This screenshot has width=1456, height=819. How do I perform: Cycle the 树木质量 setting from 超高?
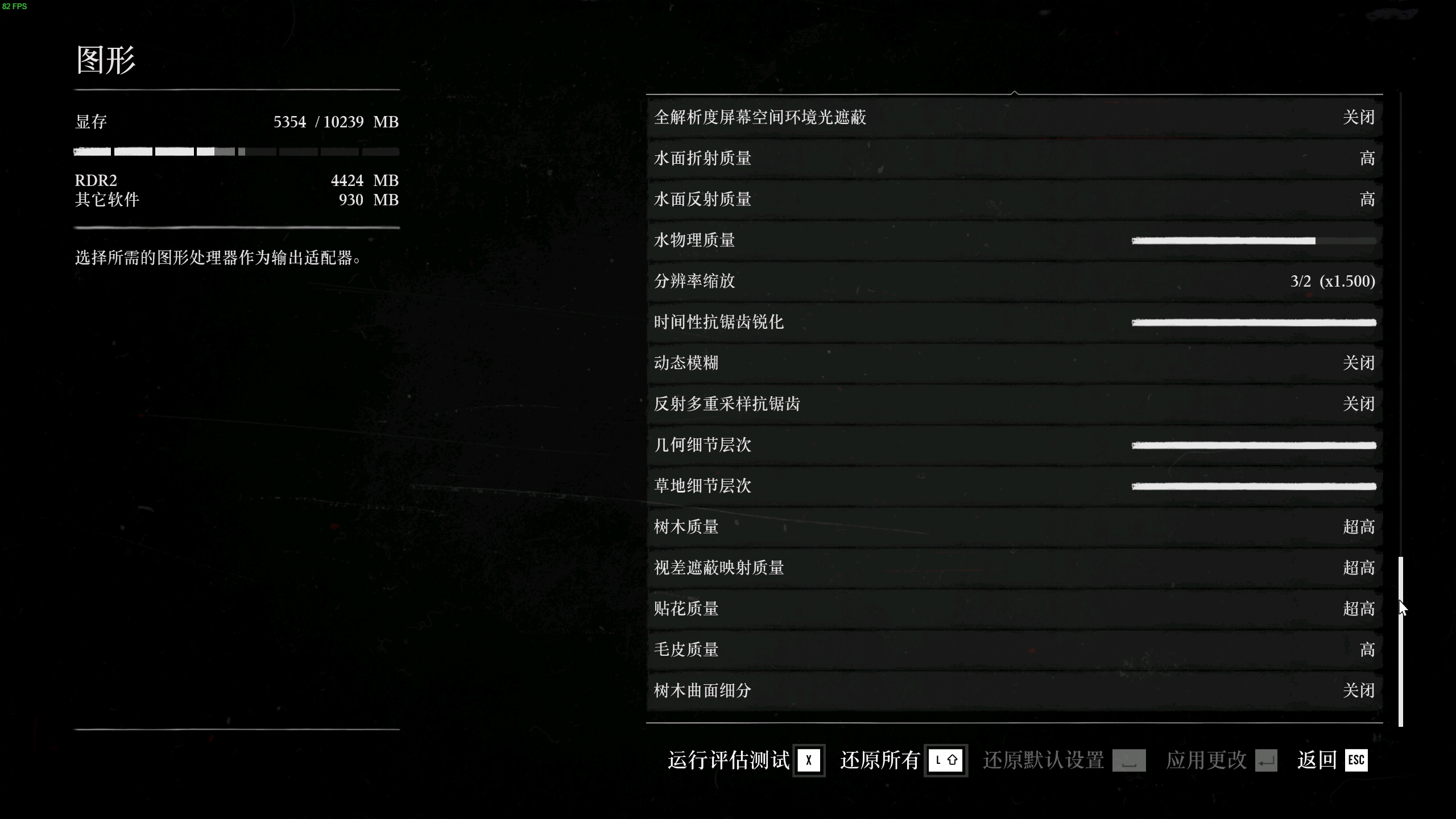coord(1012,527)
